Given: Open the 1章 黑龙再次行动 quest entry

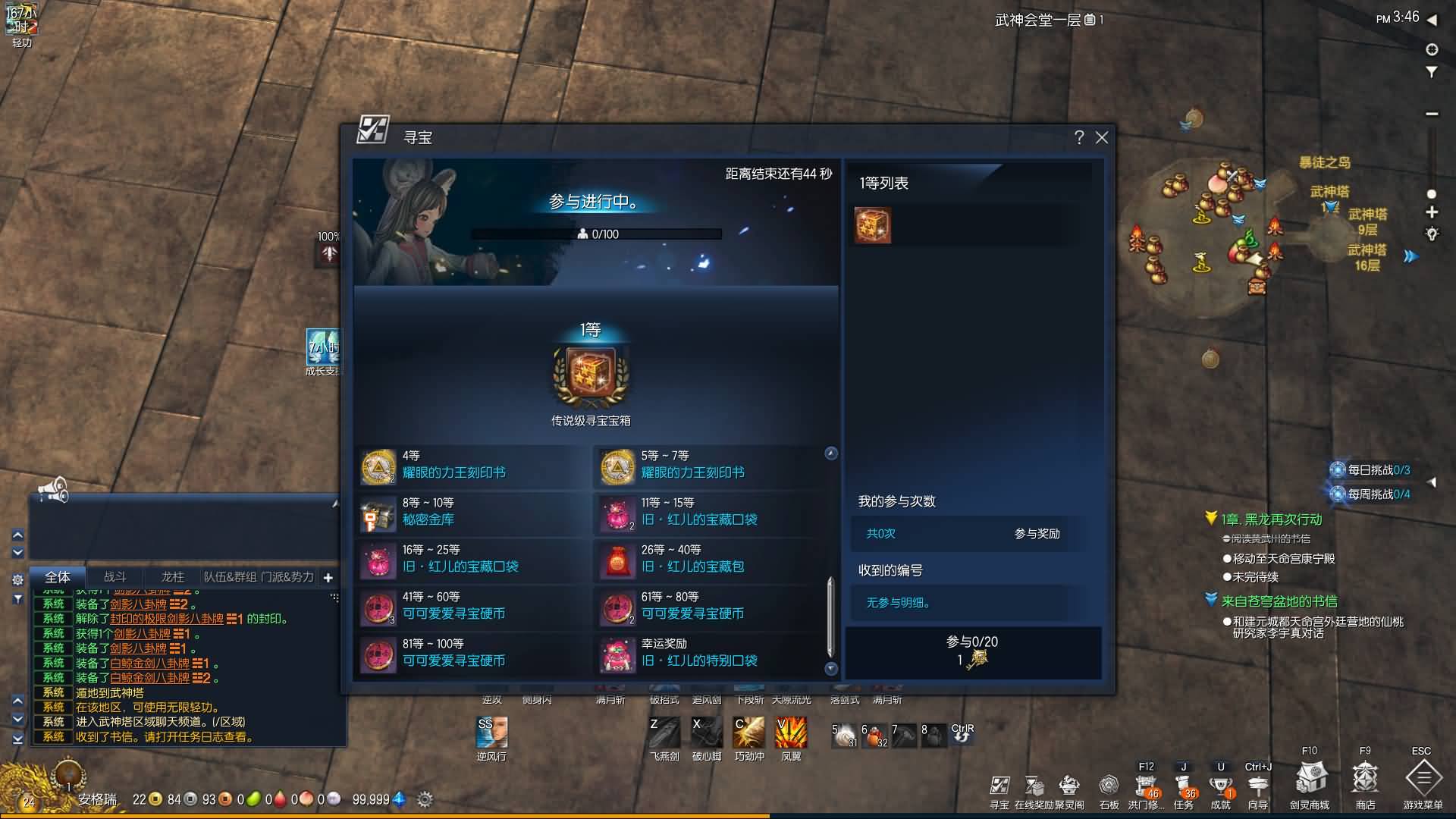Looking at the screenshot, I should click(1271, 519).
